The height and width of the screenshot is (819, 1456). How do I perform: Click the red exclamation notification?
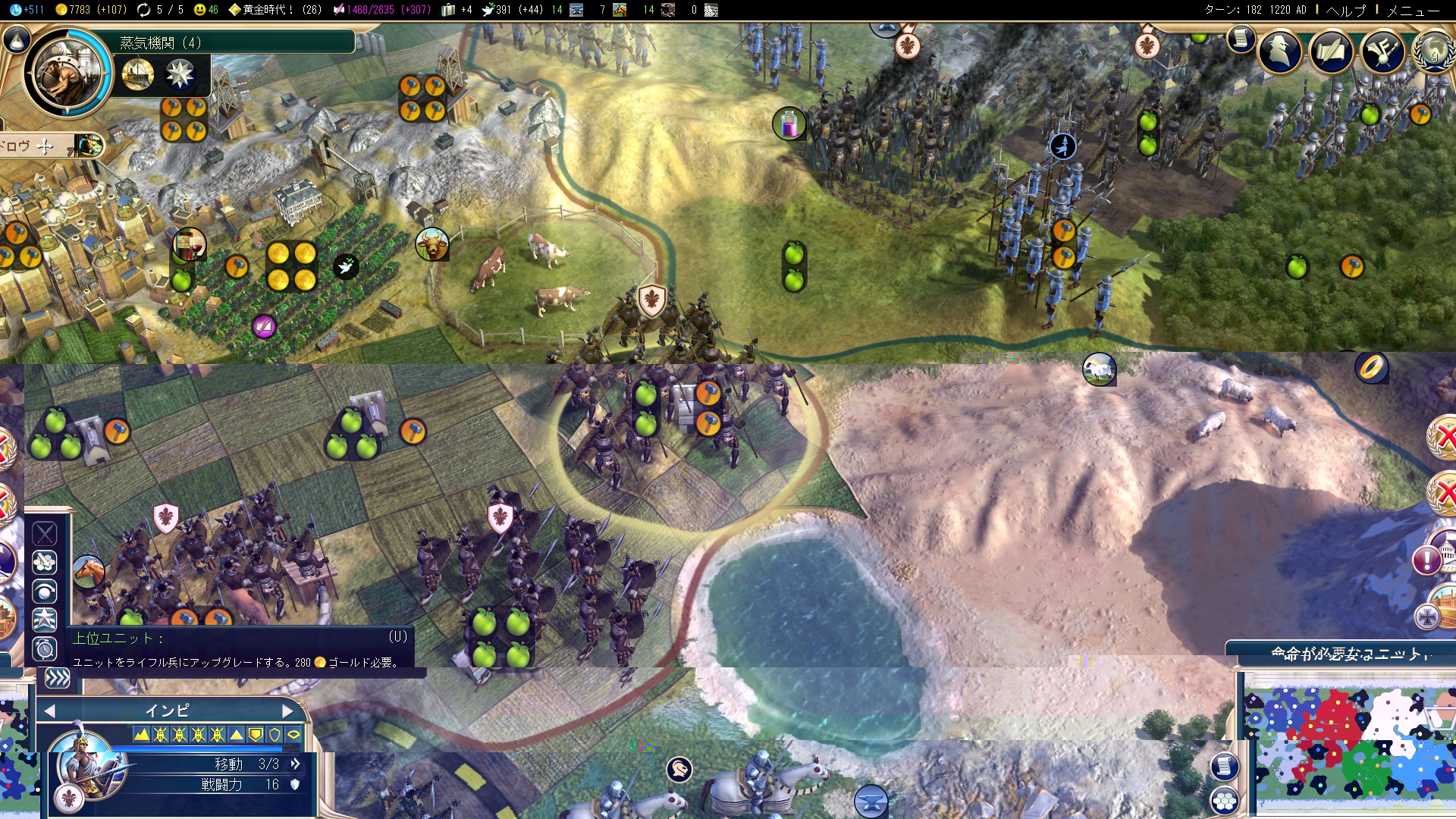(1427, 561)
